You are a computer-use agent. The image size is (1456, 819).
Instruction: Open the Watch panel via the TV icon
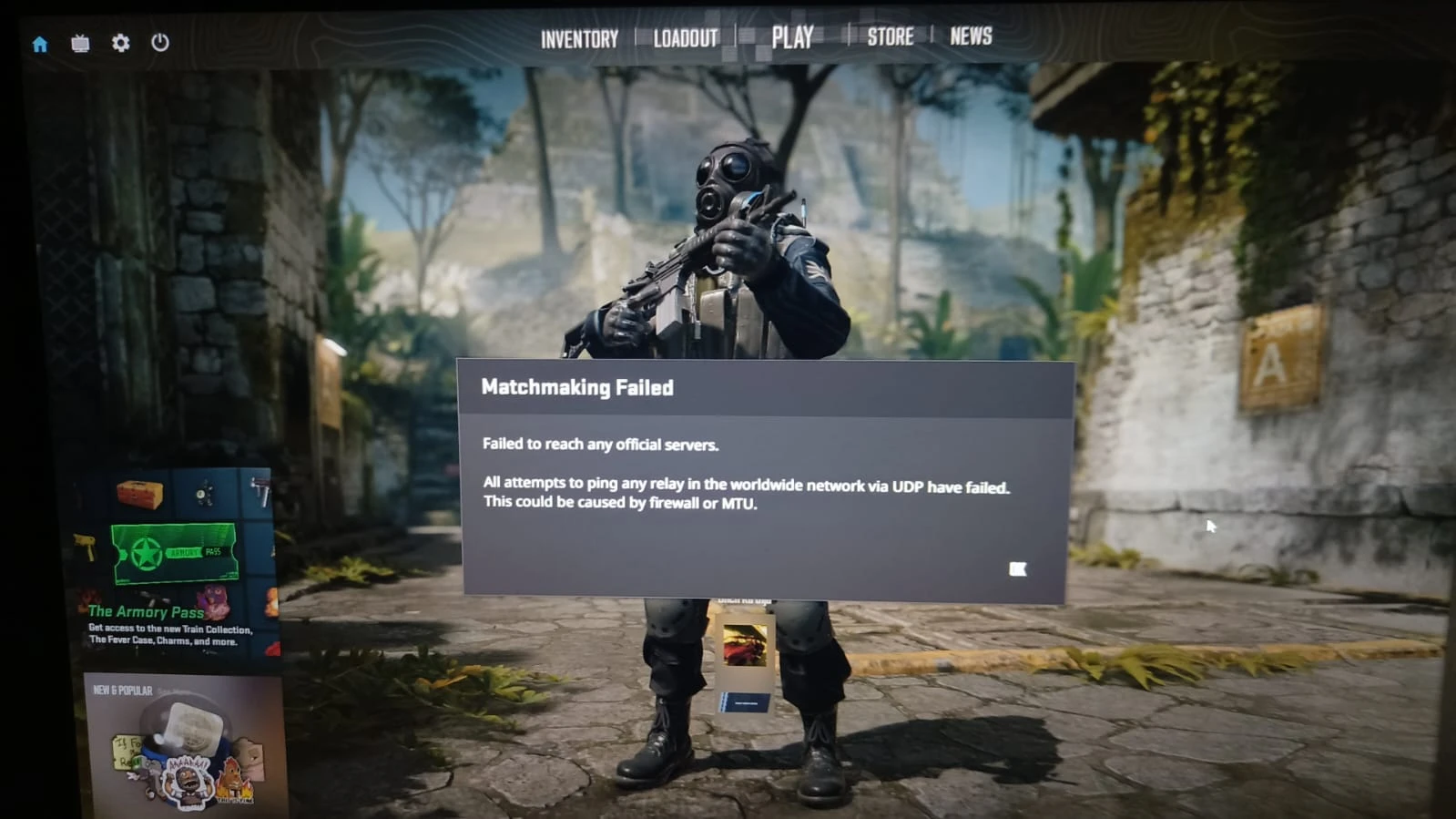click(80, 42)
